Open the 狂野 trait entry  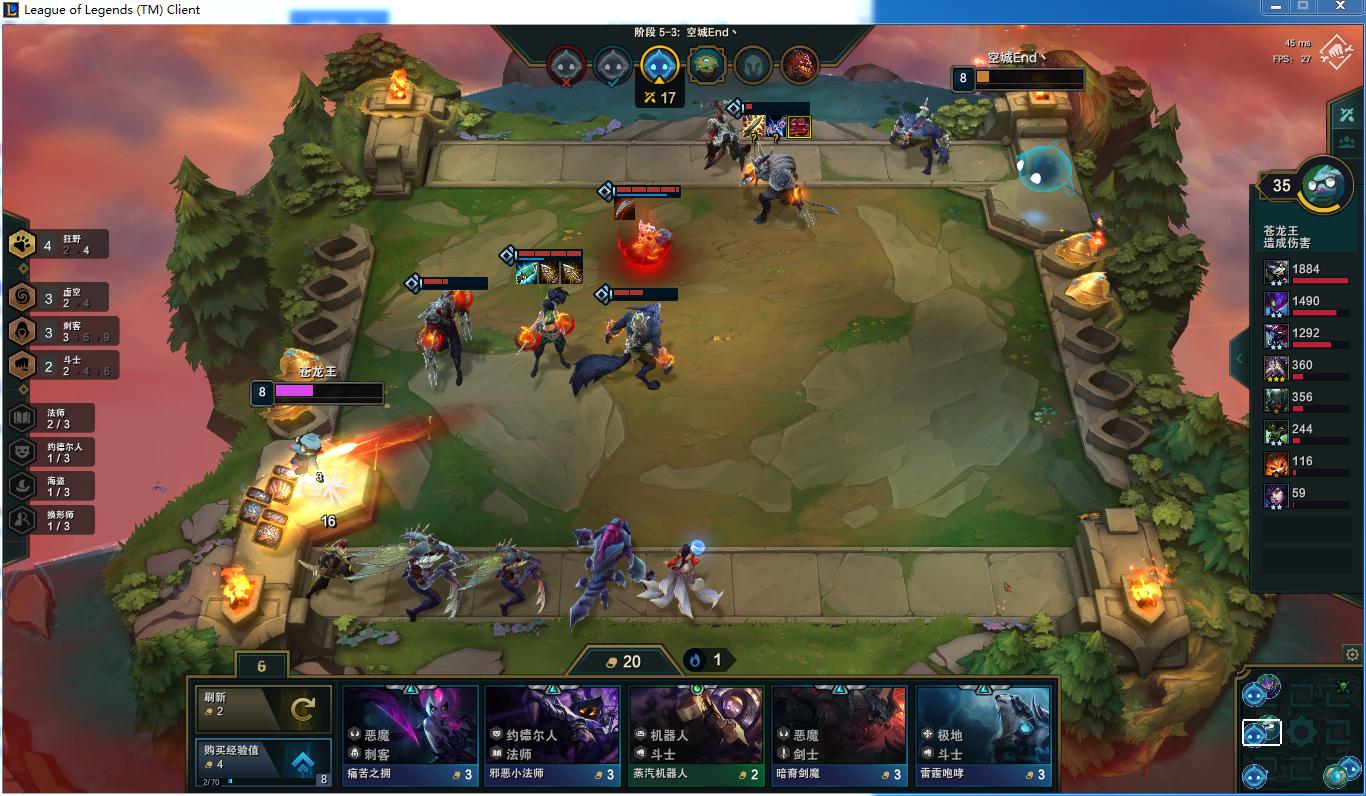coord(57,244)
